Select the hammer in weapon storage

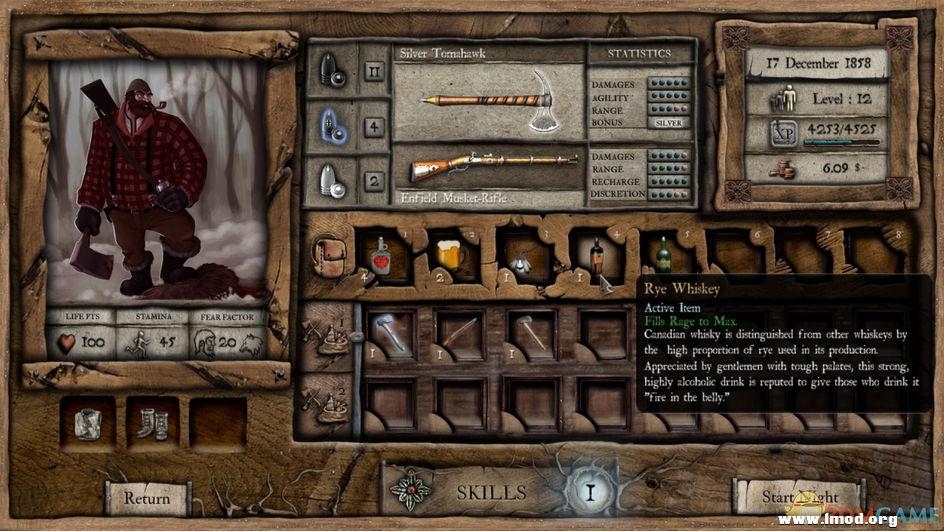coord(531,331)
